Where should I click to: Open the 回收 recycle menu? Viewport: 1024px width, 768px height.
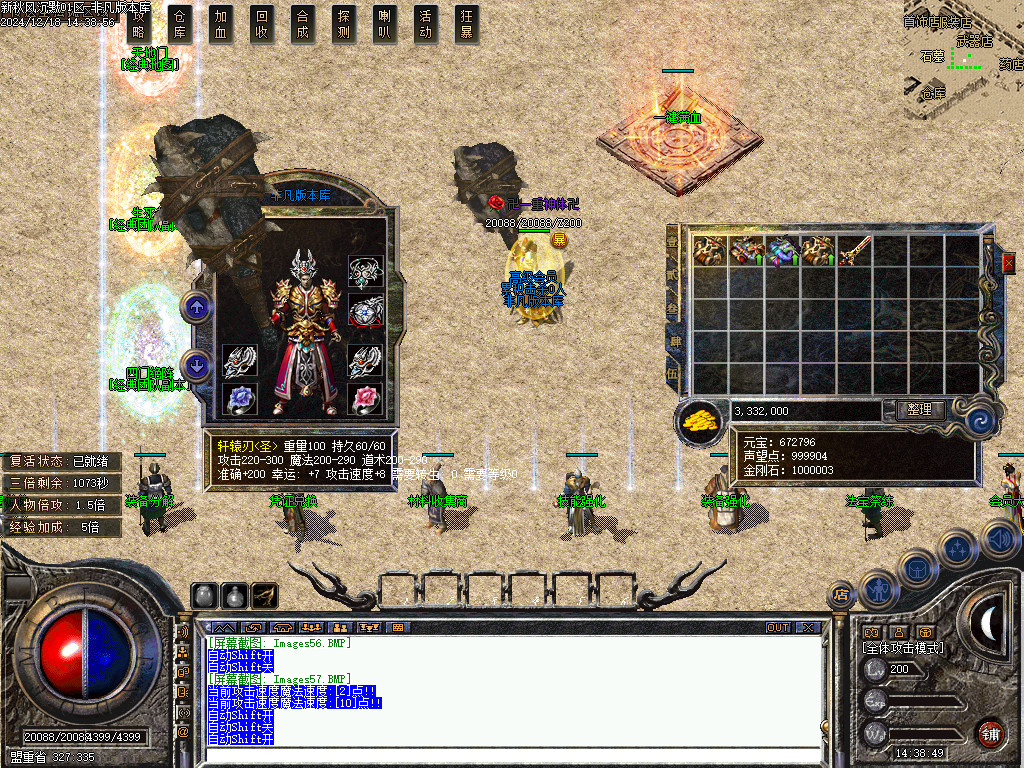[x=262, y=24]
